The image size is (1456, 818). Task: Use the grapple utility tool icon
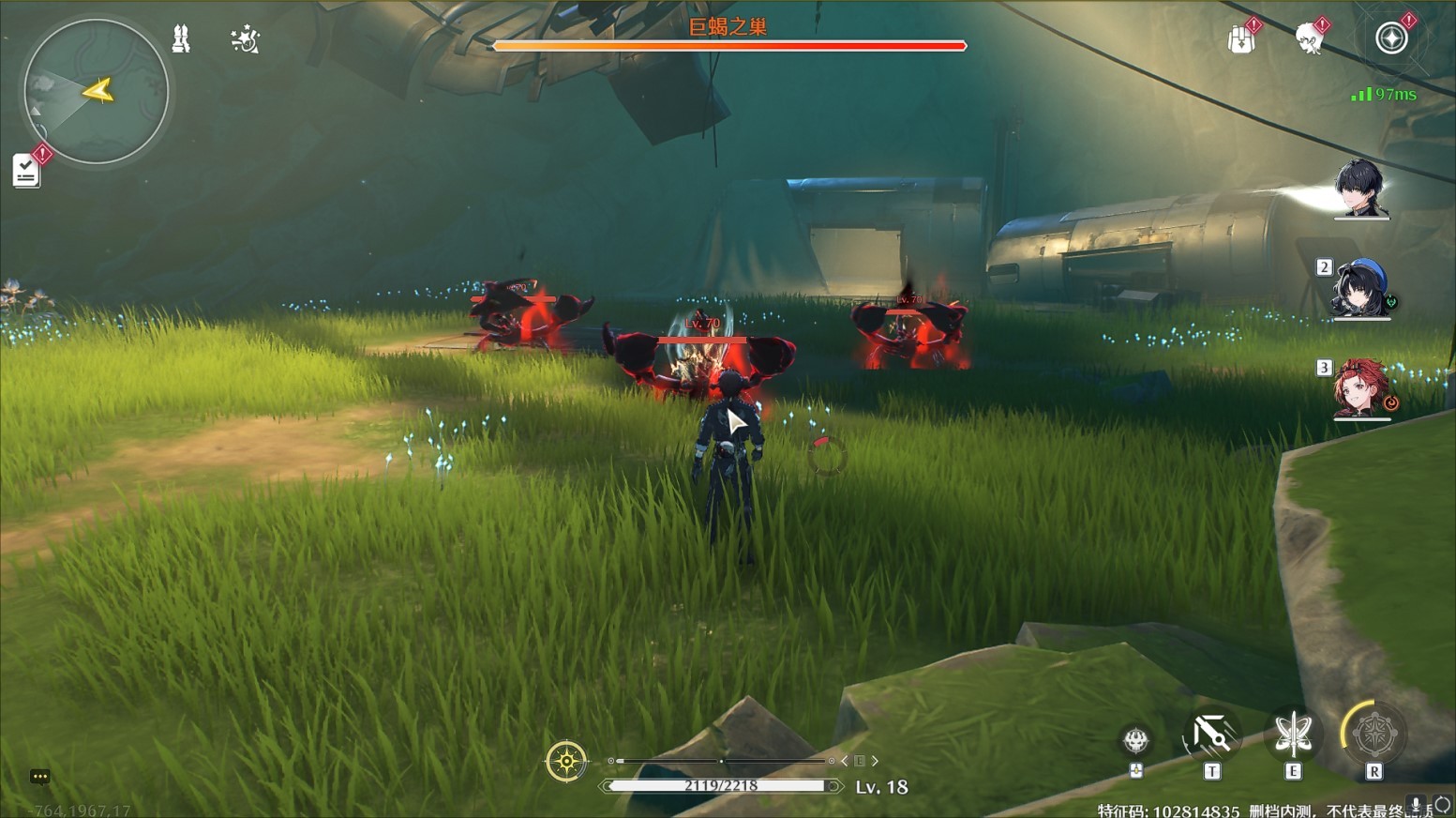pos(1211,735)
